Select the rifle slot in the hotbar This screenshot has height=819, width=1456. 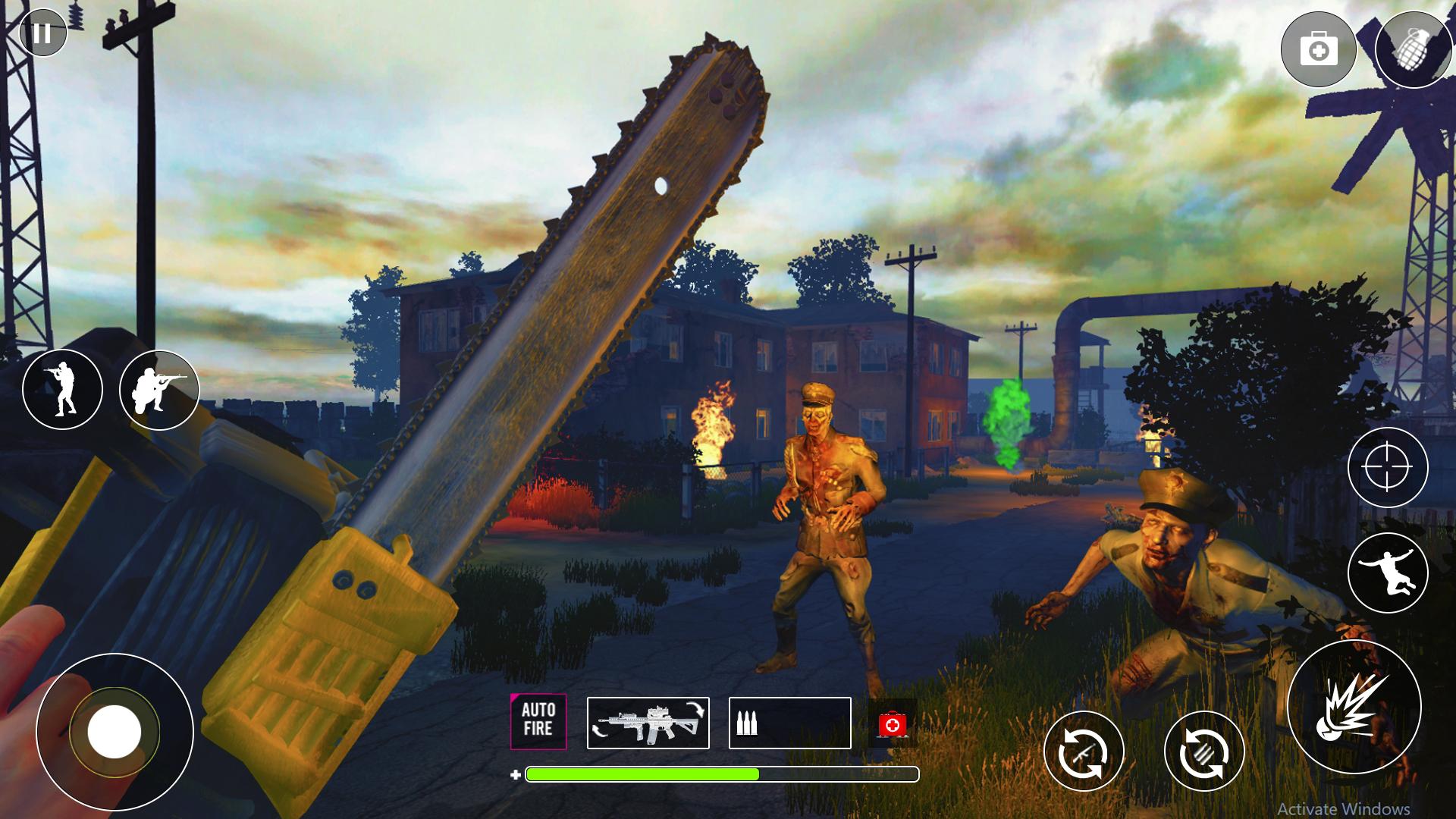[648, 723]
